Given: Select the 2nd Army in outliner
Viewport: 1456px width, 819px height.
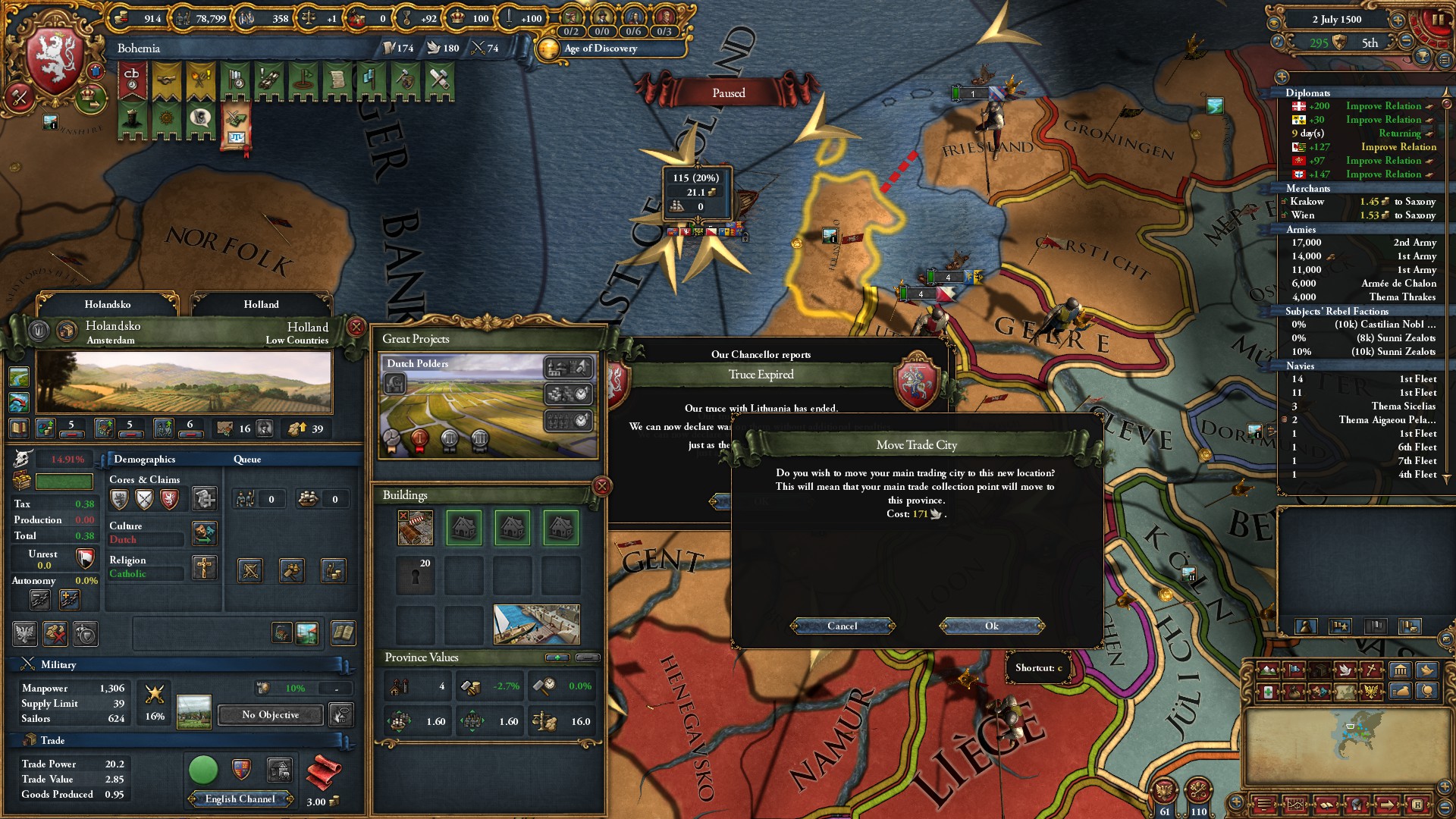Looking at the screenshot, I should click(x=1363, y=243).
